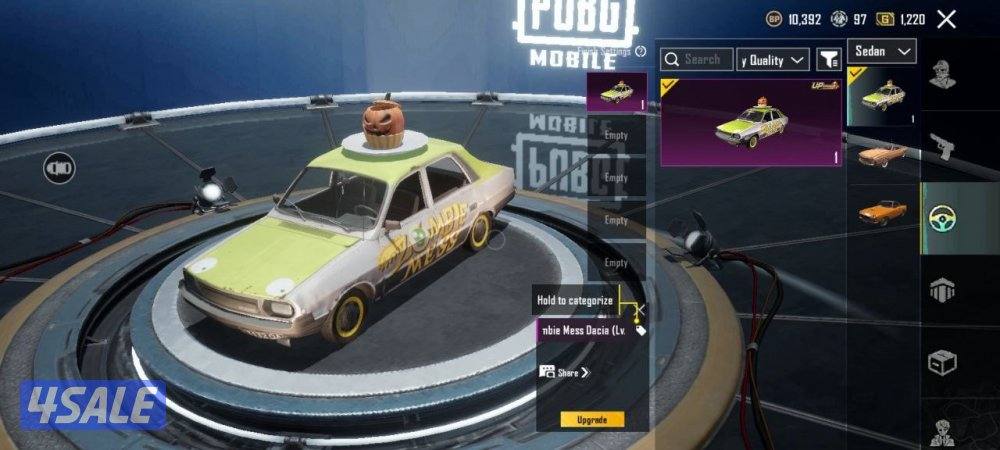
Task: Close the vehicle inventory screen
Action: click(x=946, y=19)
